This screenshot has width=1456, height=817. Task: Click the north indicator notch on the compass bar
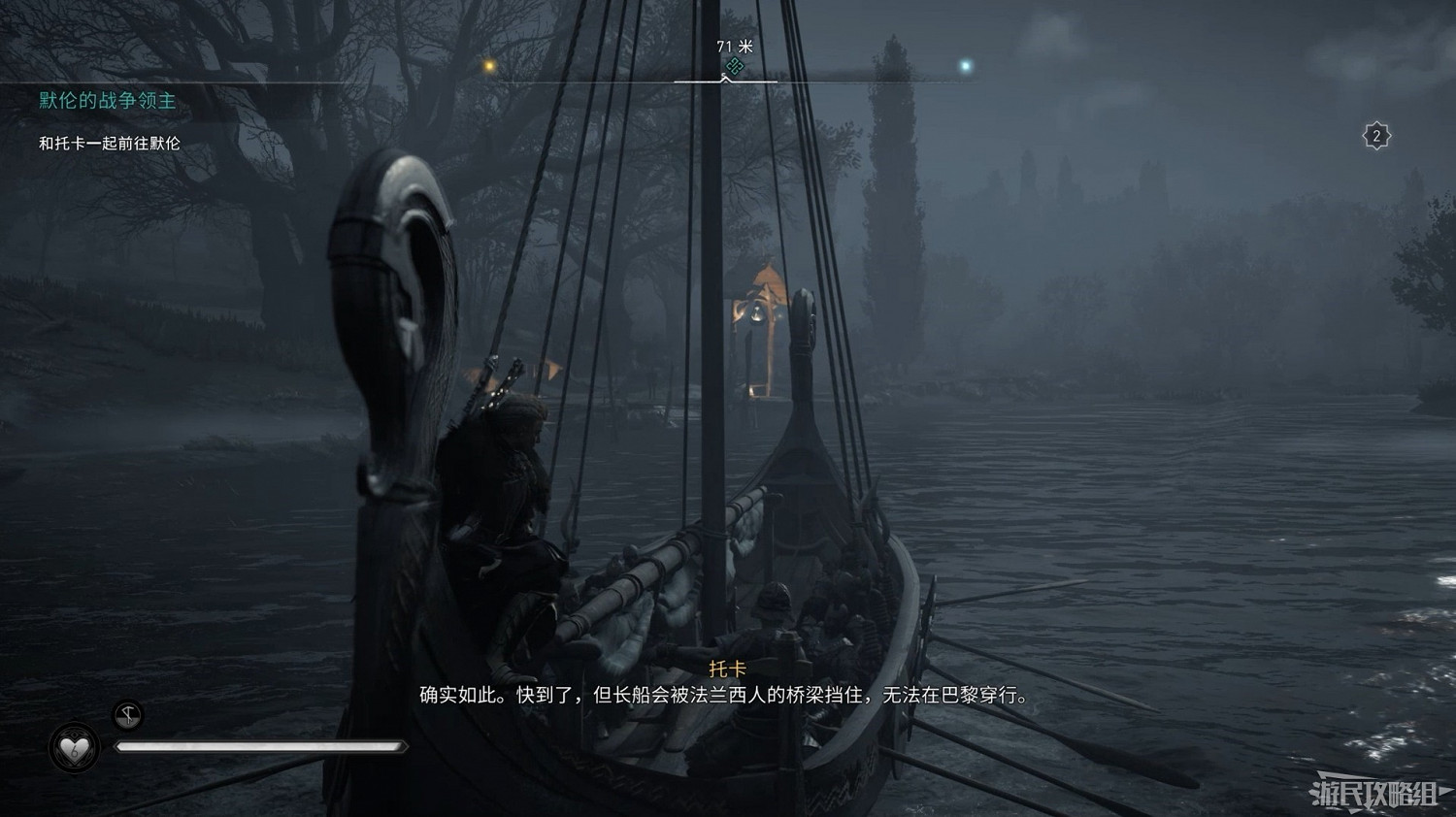726,81
